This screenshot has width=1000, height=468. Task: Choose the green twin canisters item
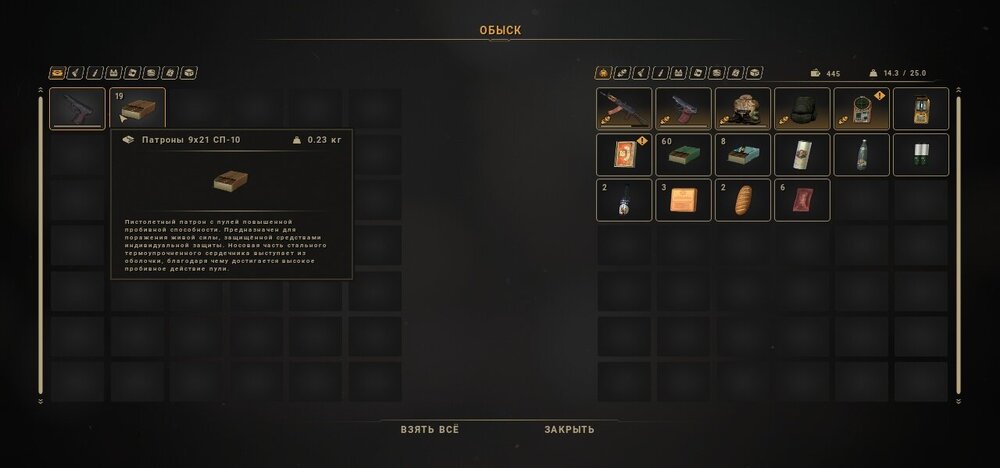click(920, 155)
